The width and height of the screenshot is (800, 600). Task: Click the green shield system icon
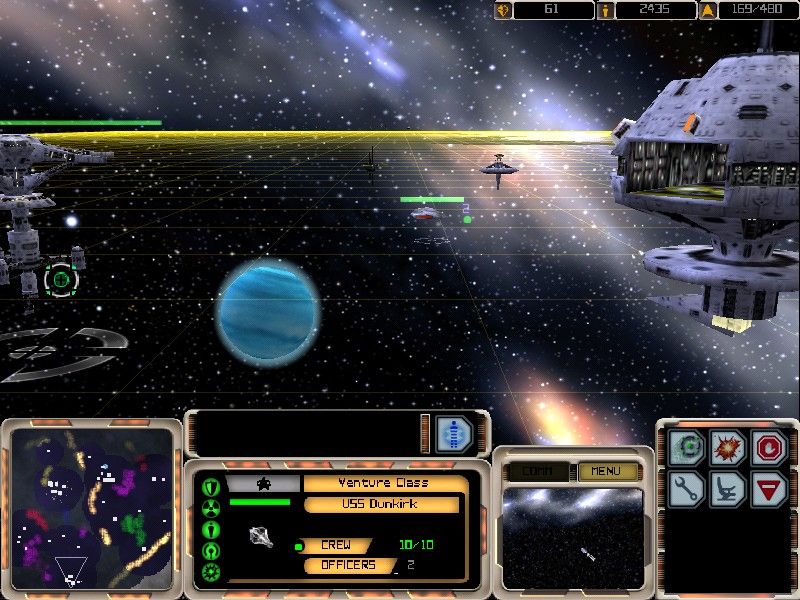click(211, 487)
